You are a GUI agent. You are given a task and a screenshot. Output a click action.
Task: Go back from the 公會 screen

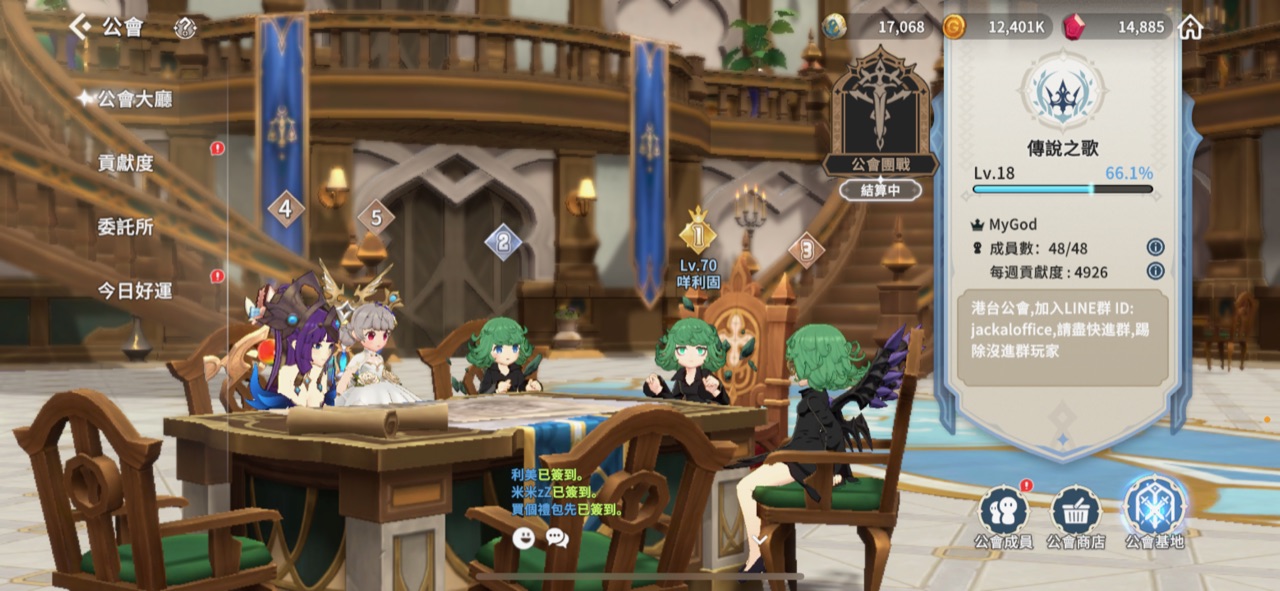click(79, 27)
